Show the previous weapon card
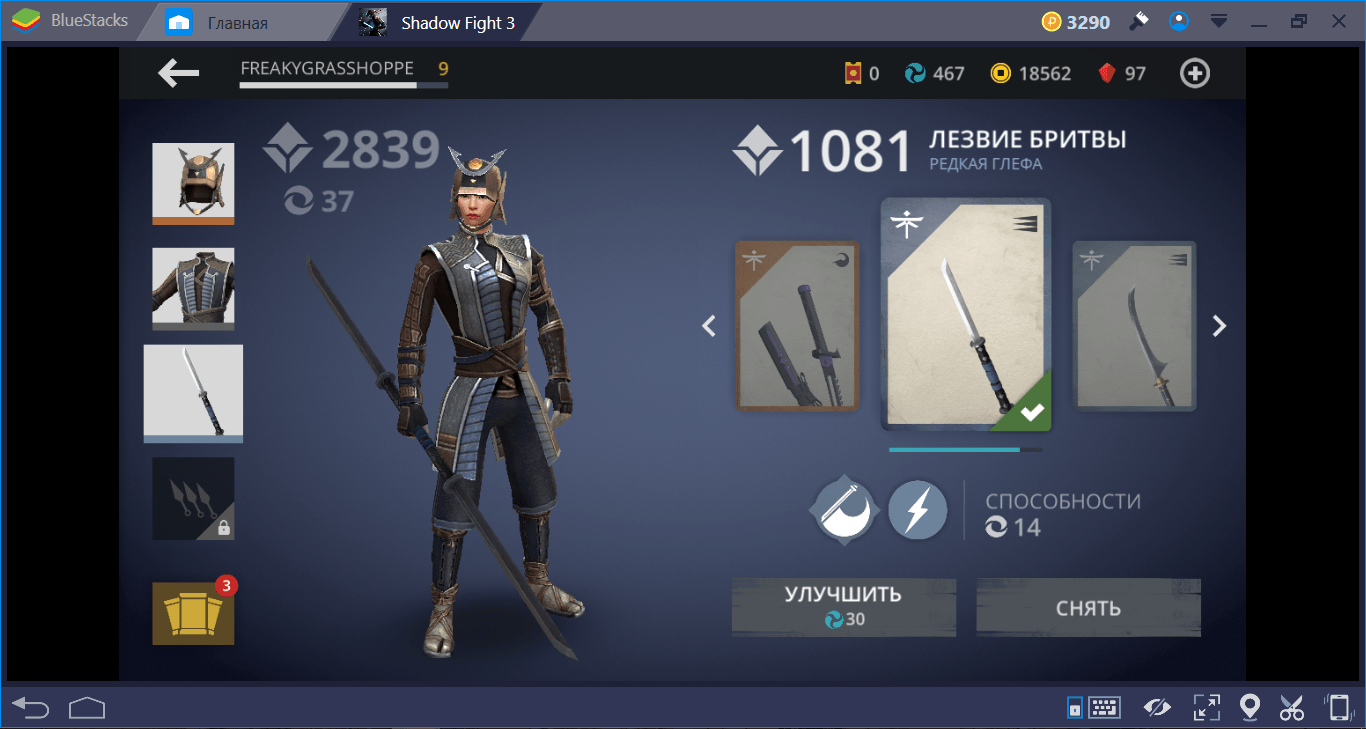Viewport: 1366px width, 729px height. click(x=709, y=325)
